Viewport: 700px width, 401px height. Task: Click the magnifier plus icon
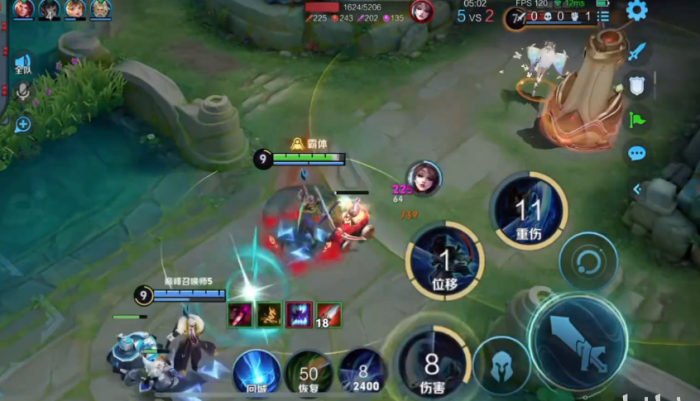pyautogui.click(x=22, y=124)
